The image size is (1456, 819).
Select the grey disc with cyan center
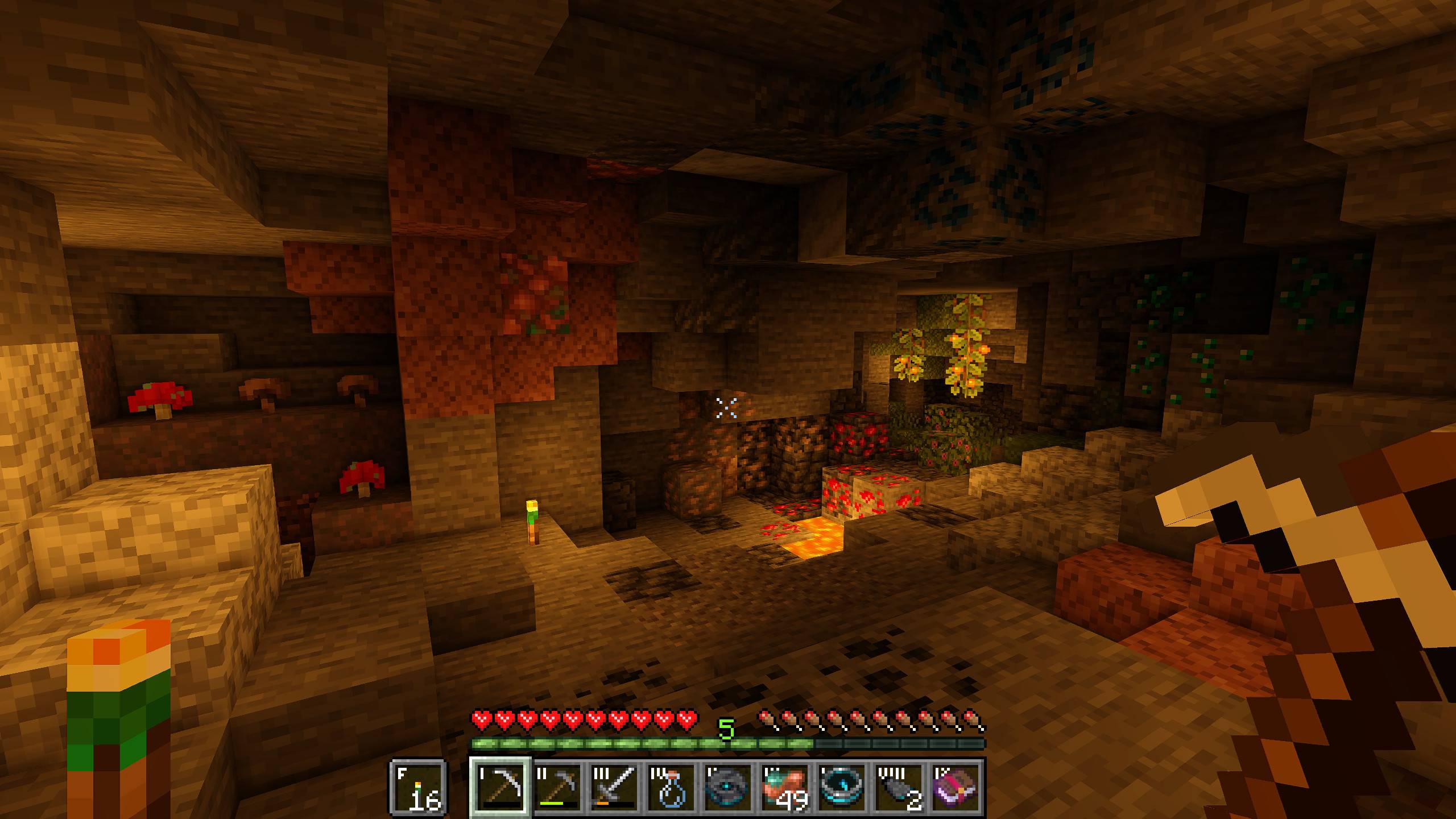[729, 788]
